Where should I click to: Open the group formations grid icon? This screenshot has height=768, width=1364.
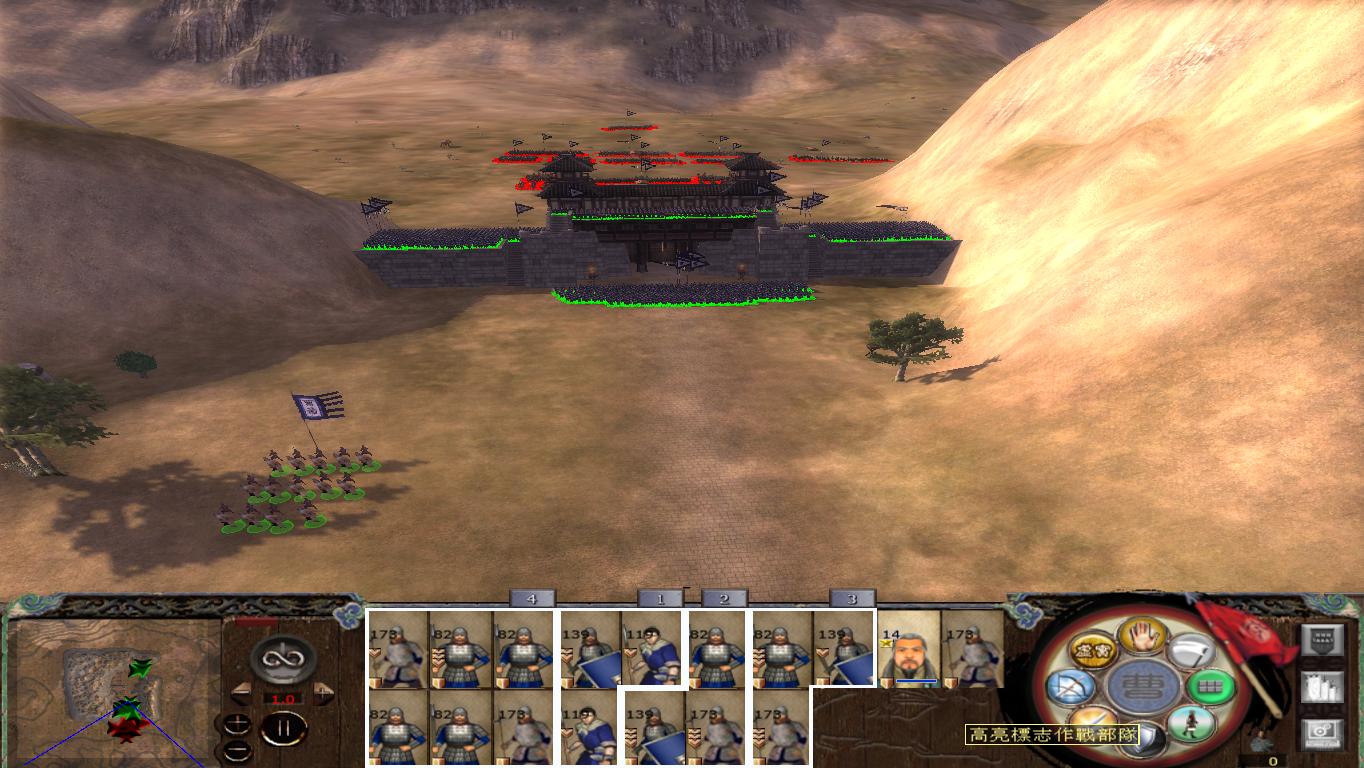[1210, 686]
